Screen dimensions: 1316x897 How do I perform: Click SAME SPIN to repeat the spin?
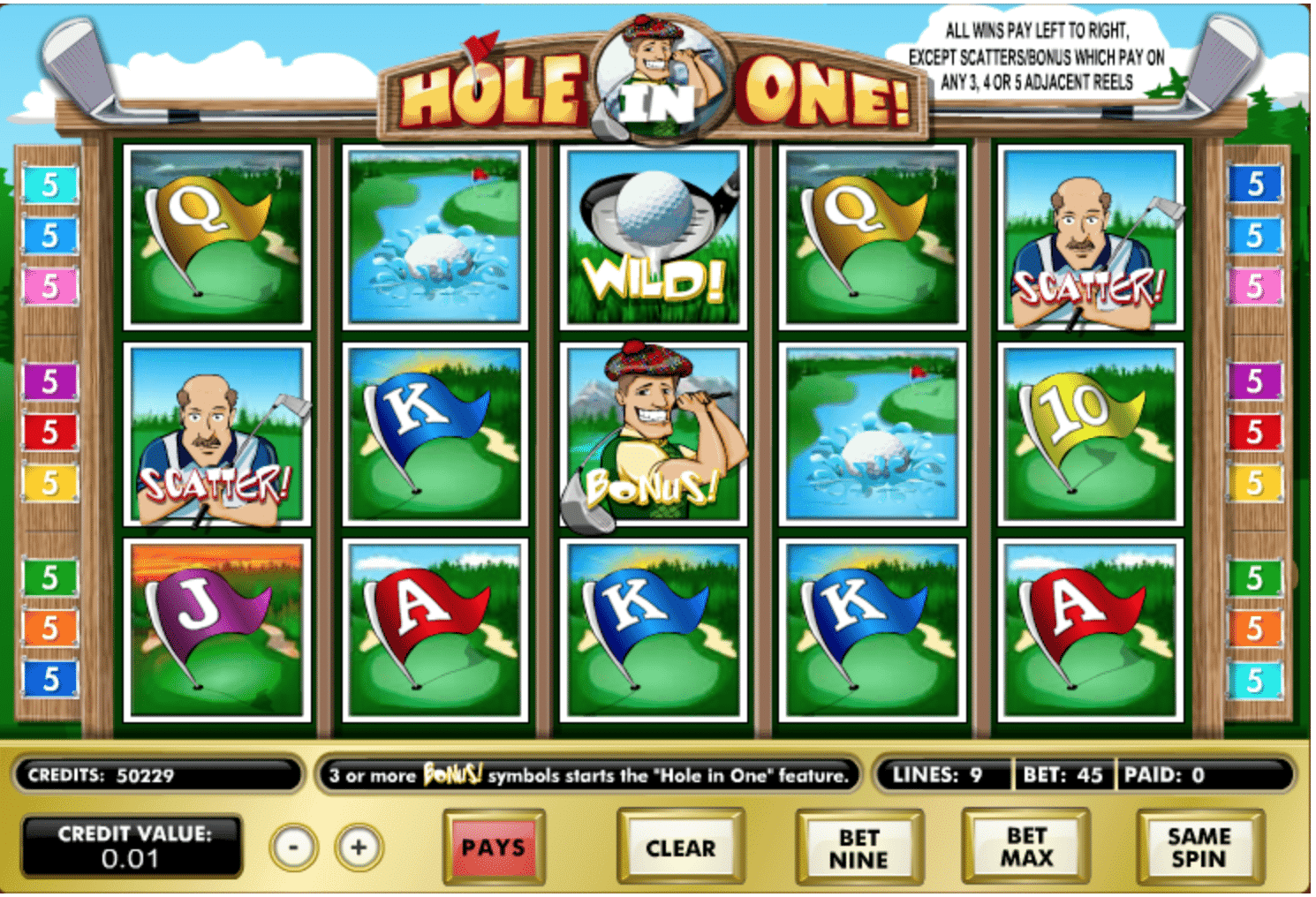1199,846
